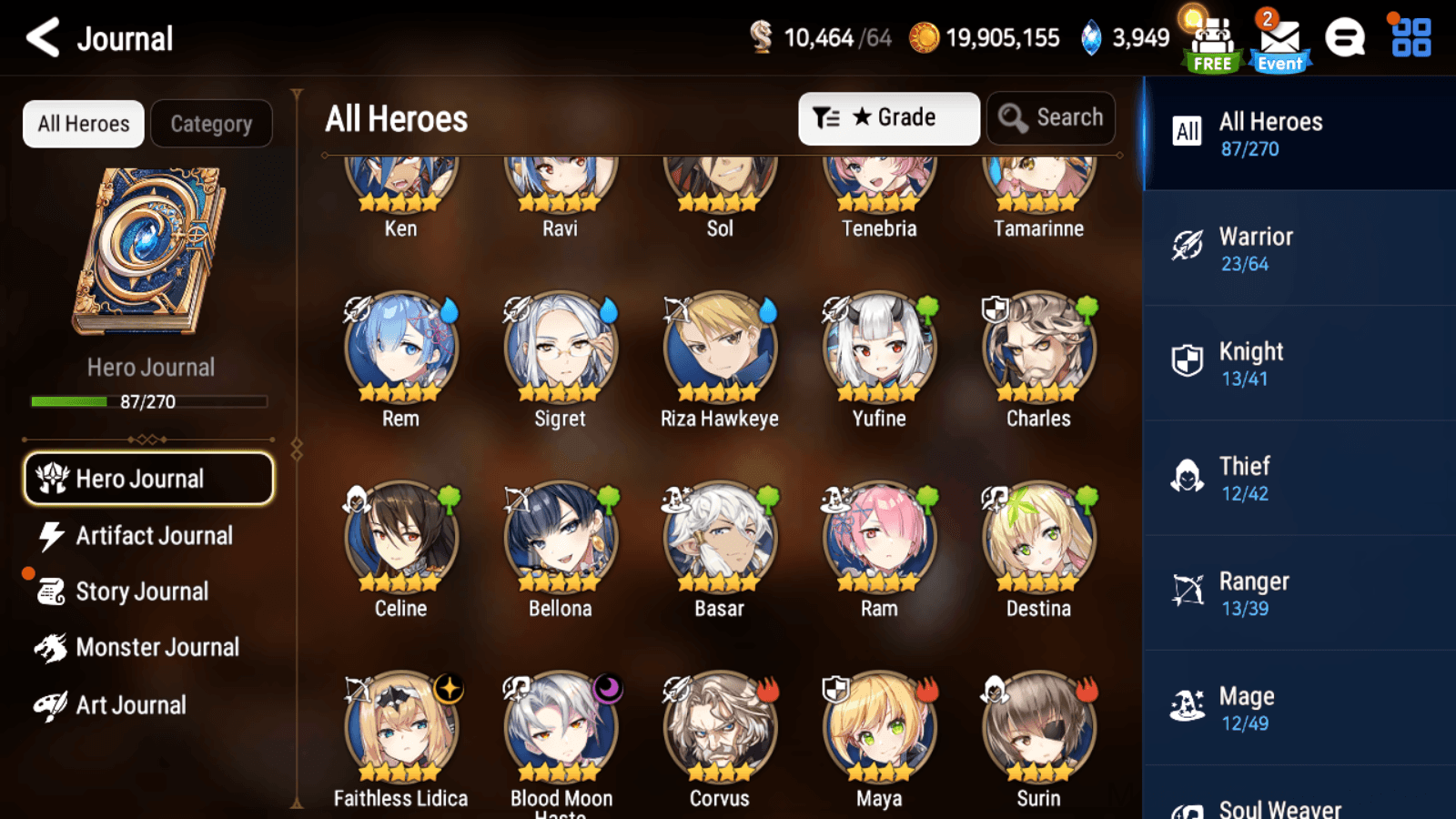Switch to the All Heroes tab
Screen dimensions: 1456x819
pos(83,124)
